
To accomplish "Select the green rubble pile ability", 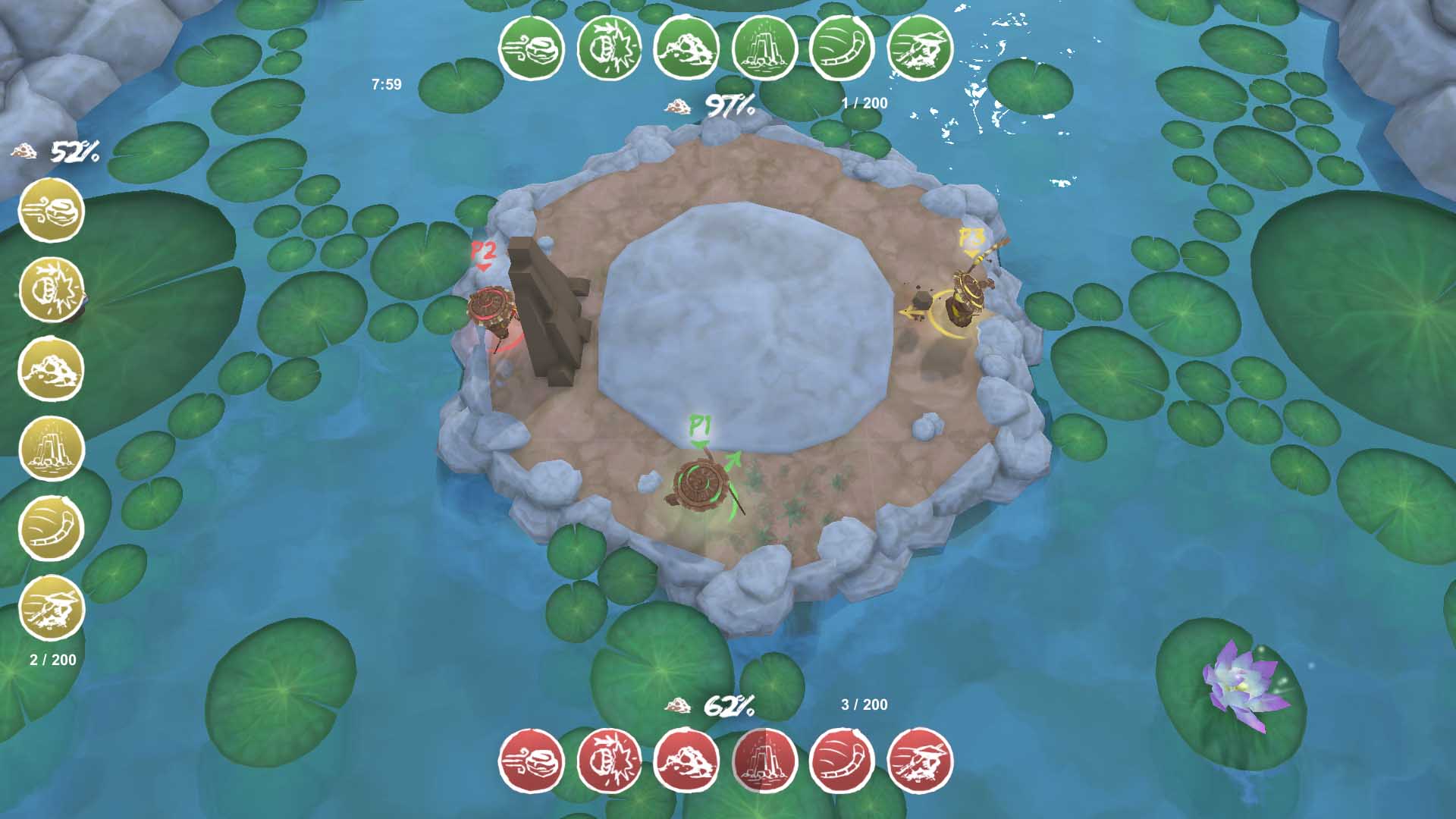I will coord(686,48).
